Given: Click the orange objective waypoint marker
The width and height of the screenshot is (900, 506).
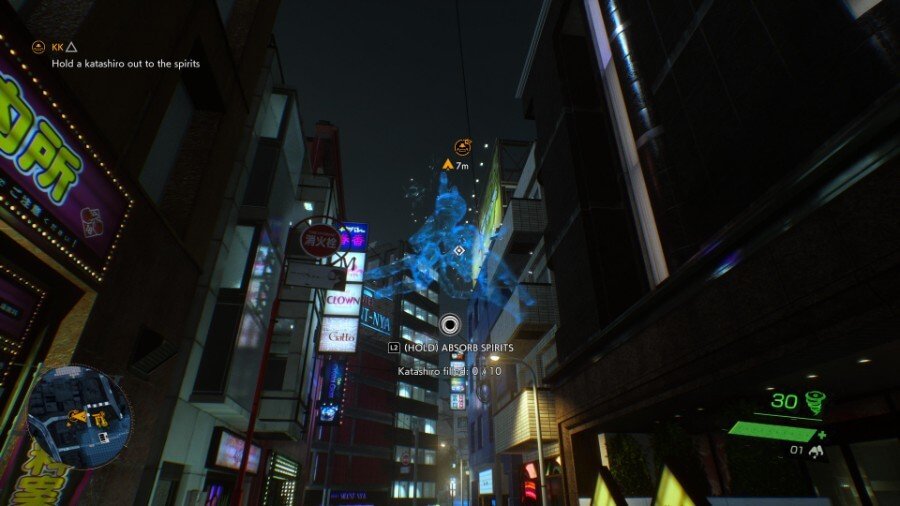Looking at the screenshot, I should (463, 148).
